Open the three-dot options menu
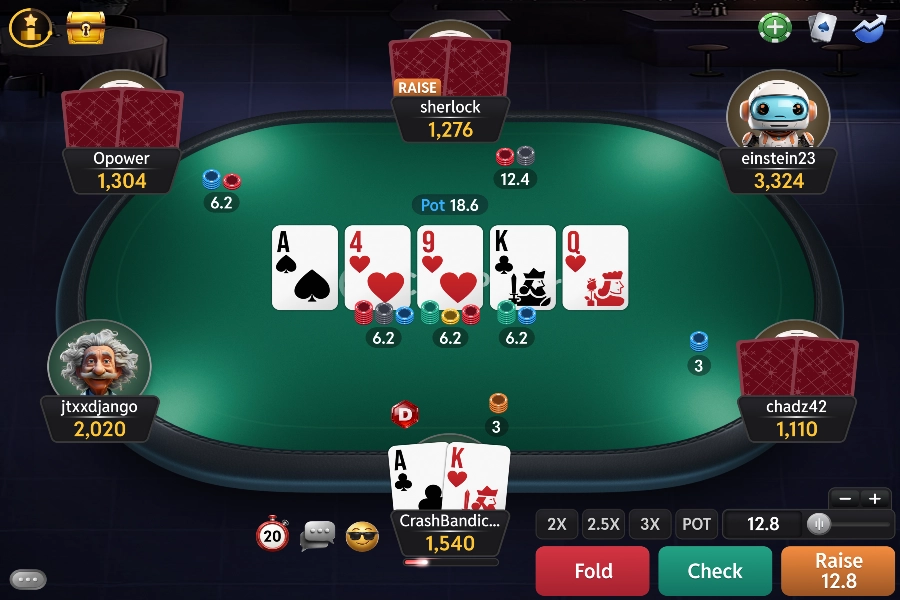The height and width of the screenshot is (600, 900). (x=29, y=579)
